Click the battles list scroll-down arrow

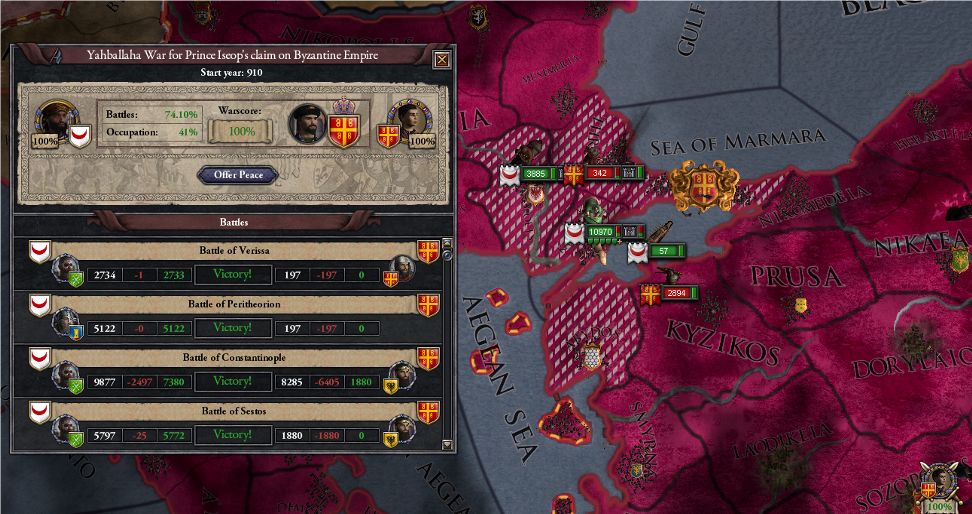coord(447,446)
